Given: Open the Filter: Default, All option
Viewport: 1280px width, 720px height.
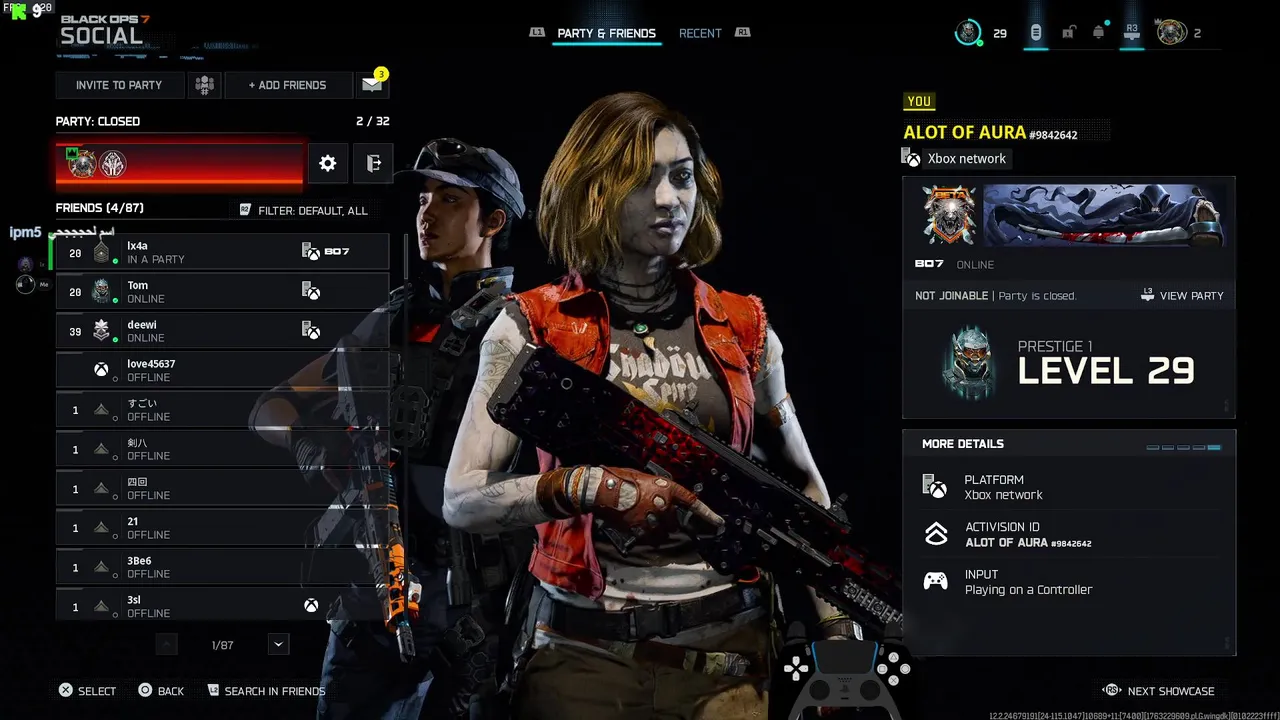Looking at the screenshot, I should pyautogui.click(x=304, y=210).
